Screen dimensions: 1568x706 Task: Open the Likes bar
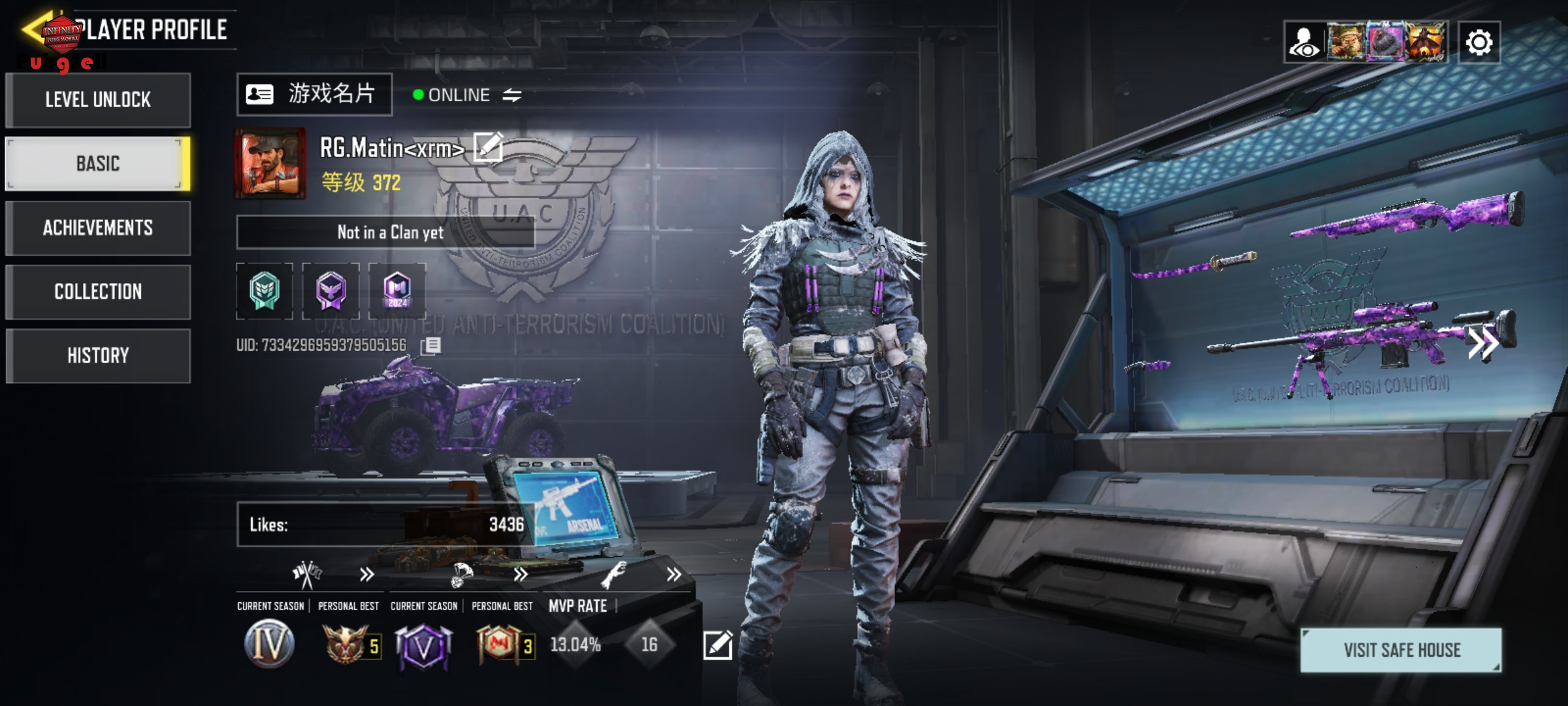point(385,524)
